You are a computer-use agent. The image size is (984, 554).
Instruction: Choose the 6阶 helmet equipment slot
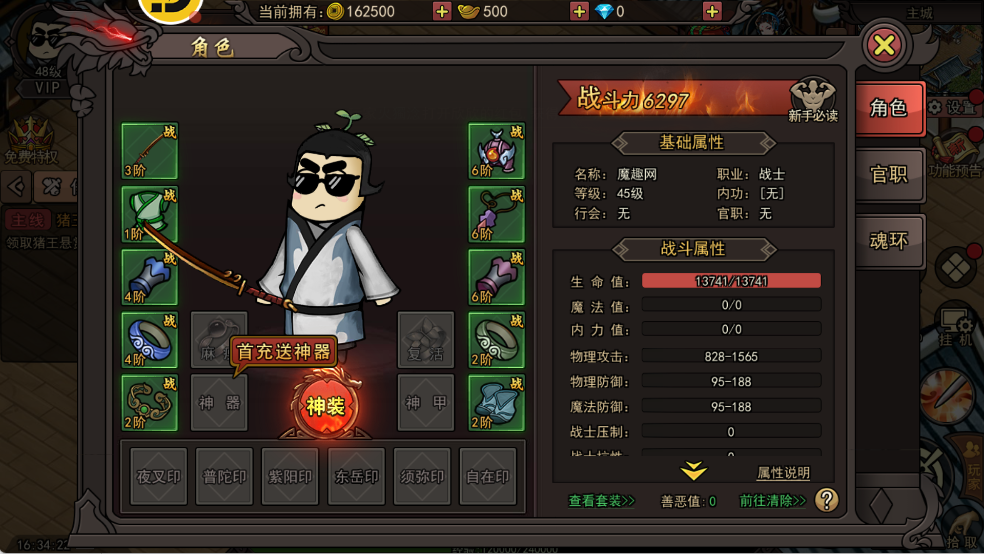coord(497,151)
